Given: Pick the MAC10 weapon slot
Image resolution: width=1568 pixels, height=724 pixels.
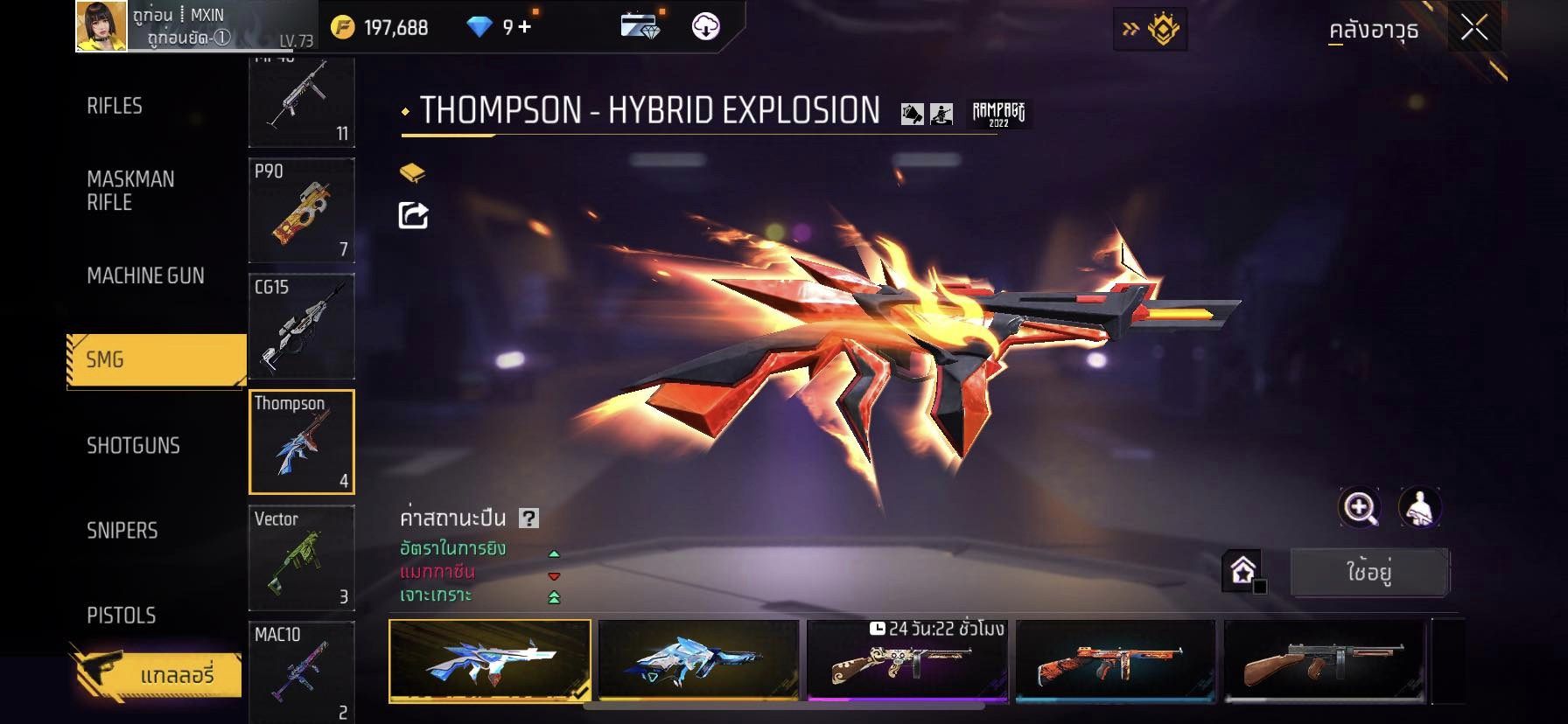Looking at the screenshot, I should click(302, 672).
